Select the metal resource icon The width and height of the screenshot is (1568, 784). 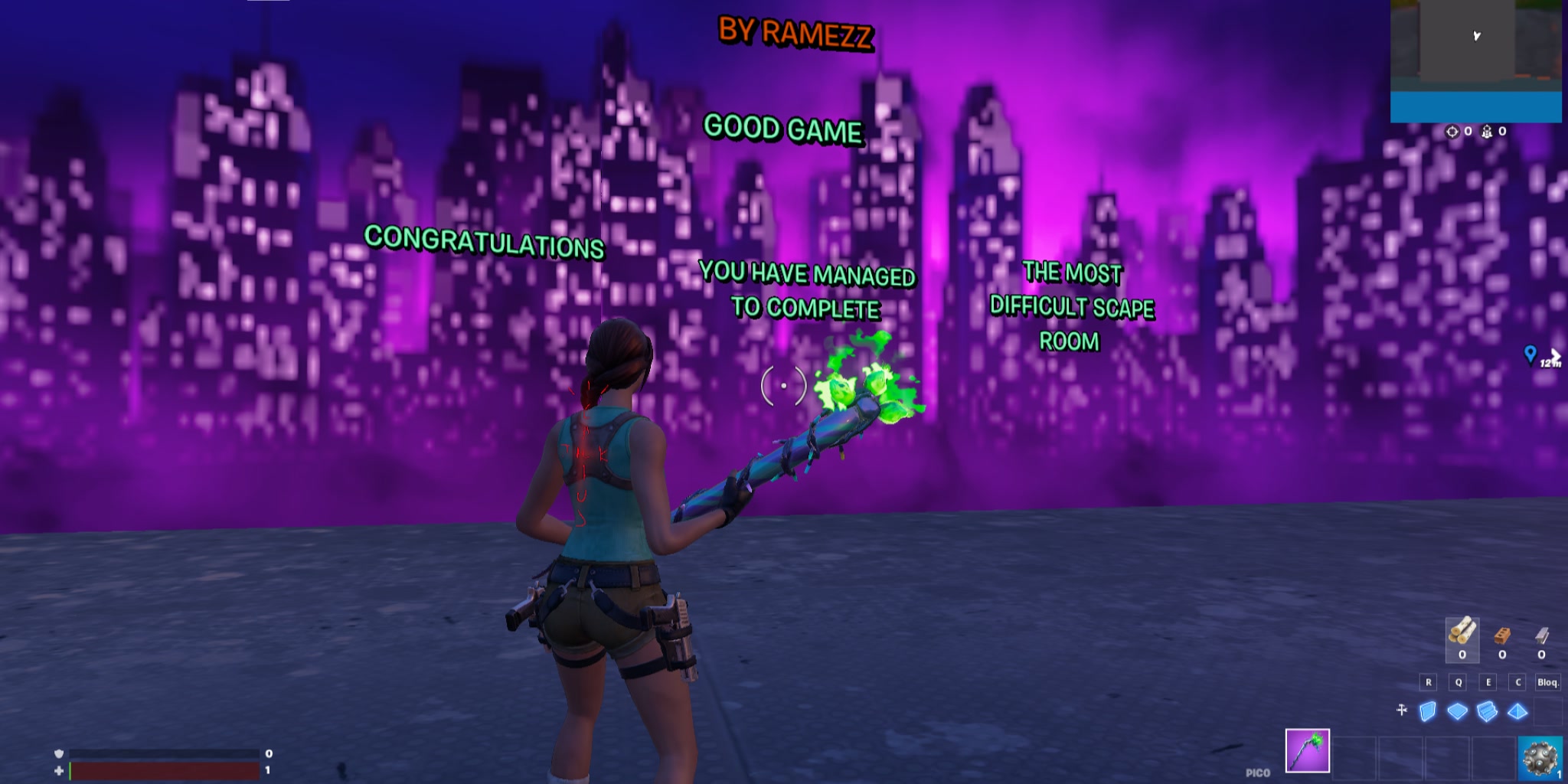click(x=1541, y=636)
